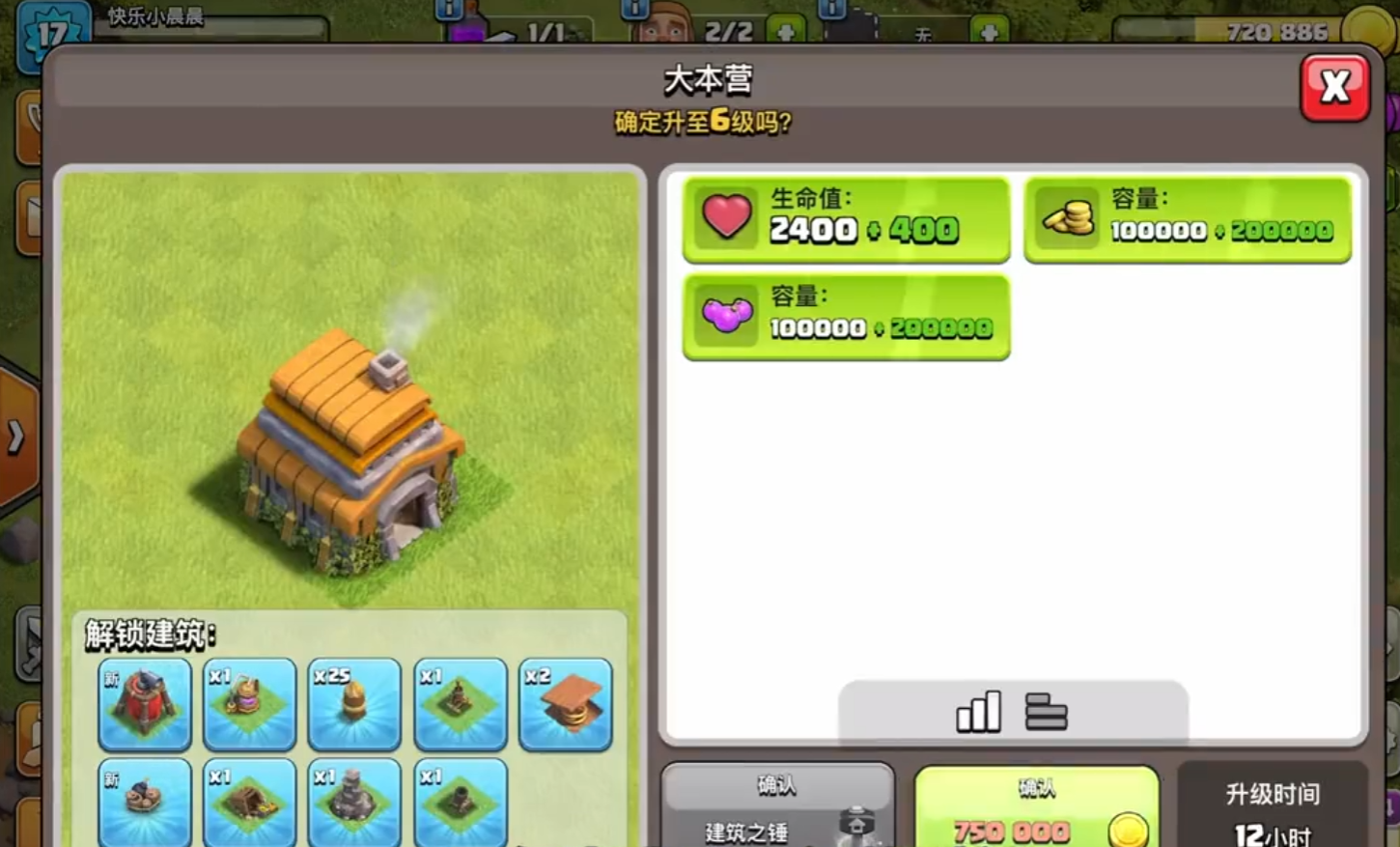
Task: Select the mortar unlock icon
Action: tap(461, 802)
